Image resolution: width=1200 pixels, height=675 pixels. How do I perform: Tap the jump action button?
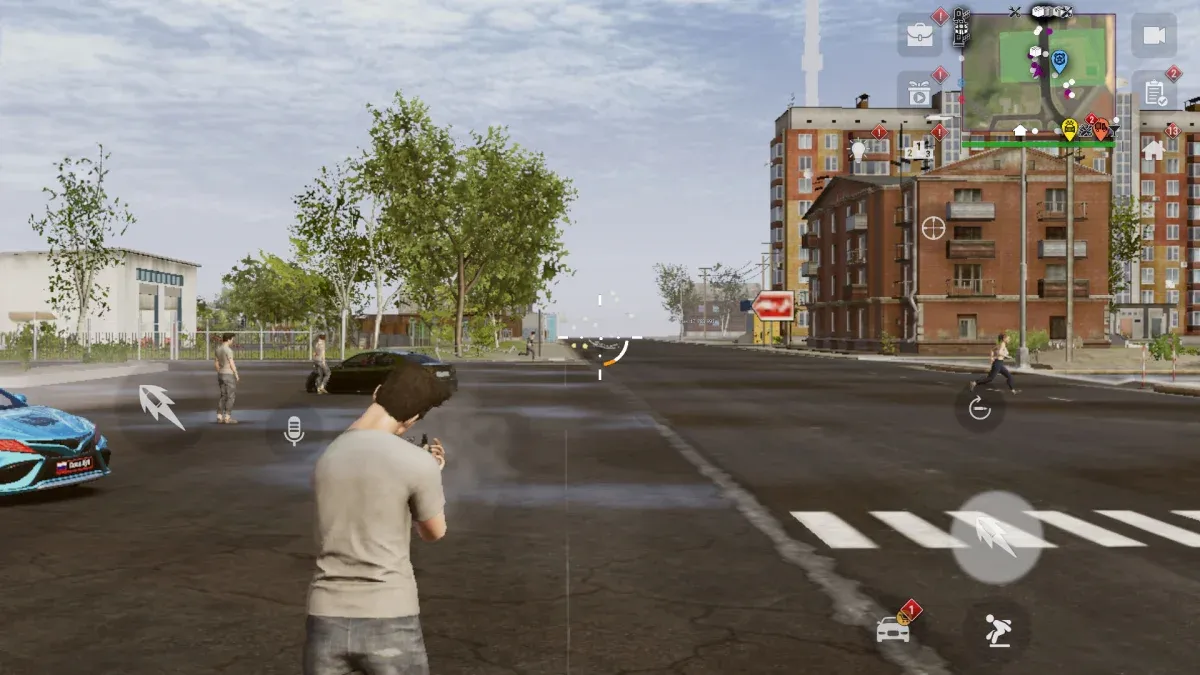(996, 630)
